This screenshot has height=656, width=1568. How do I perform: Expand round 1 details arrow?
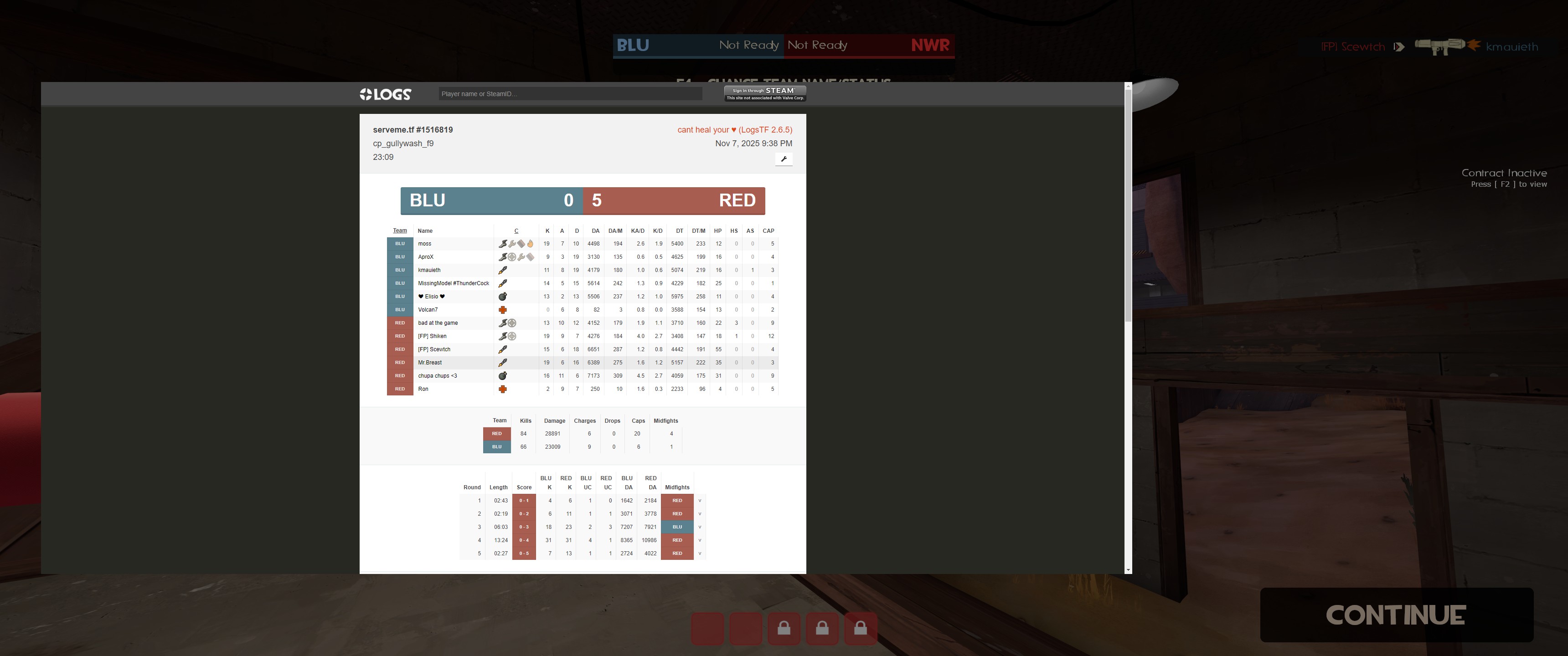click(699, 501)
